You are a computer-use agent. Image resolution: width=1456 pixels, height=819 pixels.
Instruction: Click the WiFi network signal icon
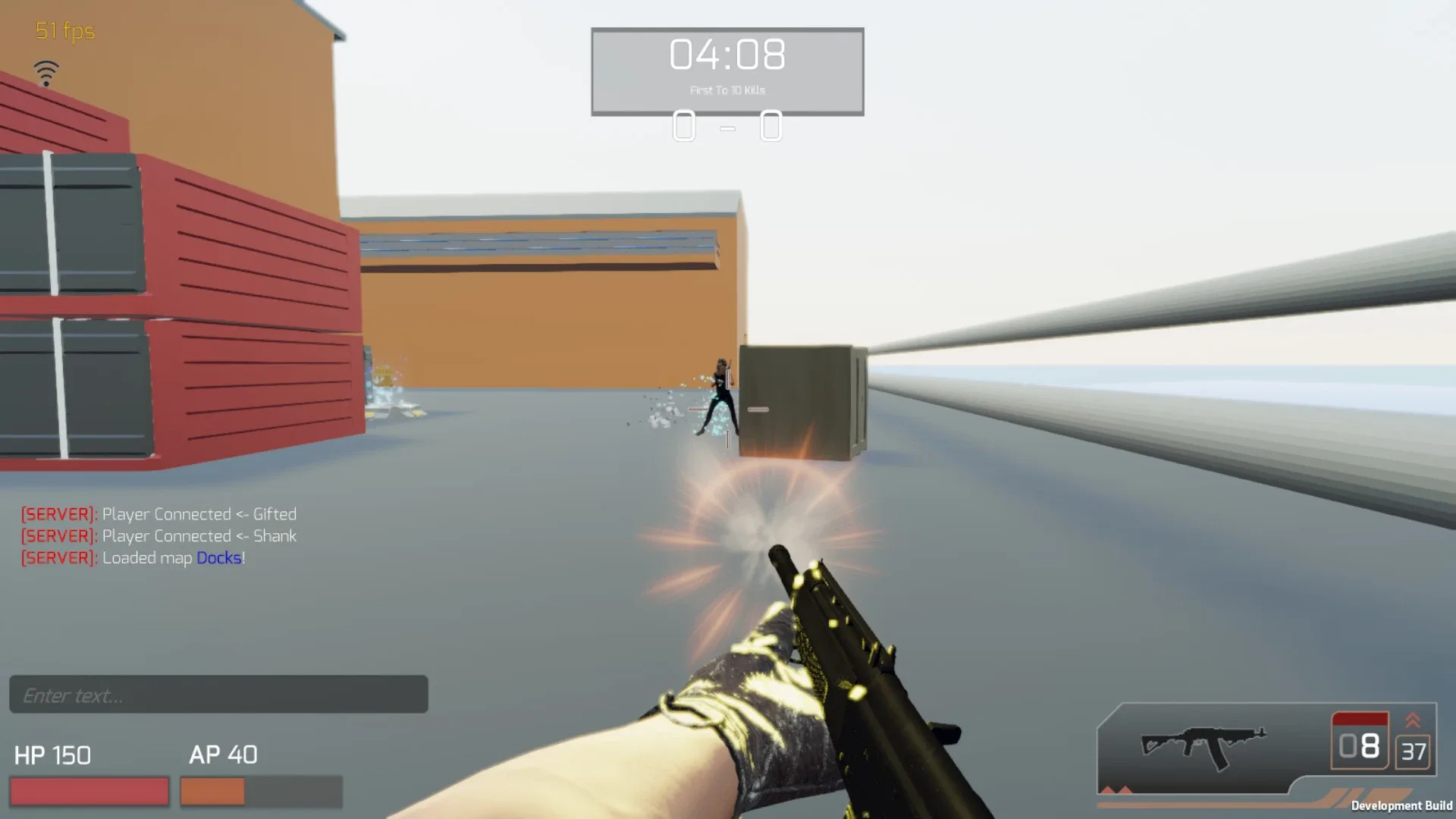pos(48,72)
